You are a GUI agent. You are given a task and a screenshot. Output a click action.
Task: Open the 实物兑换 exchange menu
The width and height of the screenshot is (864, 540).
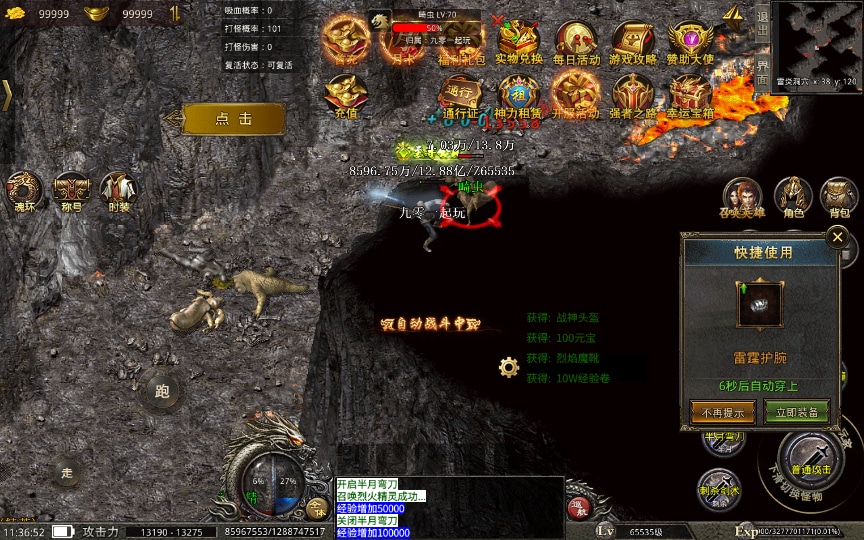click(519, 43)
